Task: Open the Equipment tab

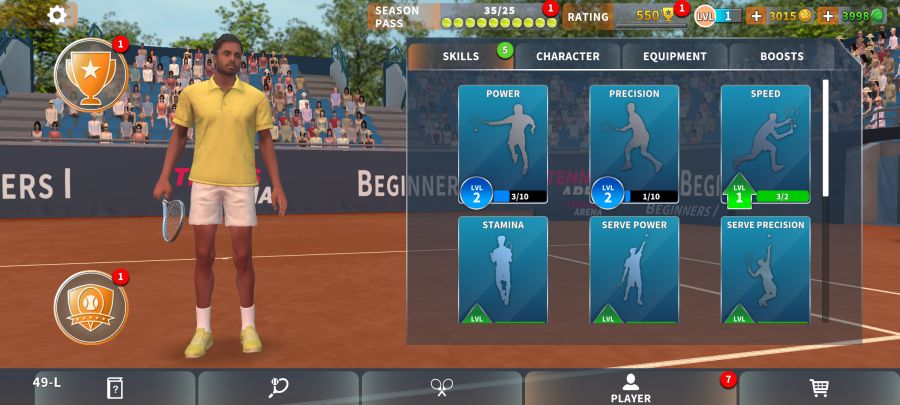Action: click(675, 56)
